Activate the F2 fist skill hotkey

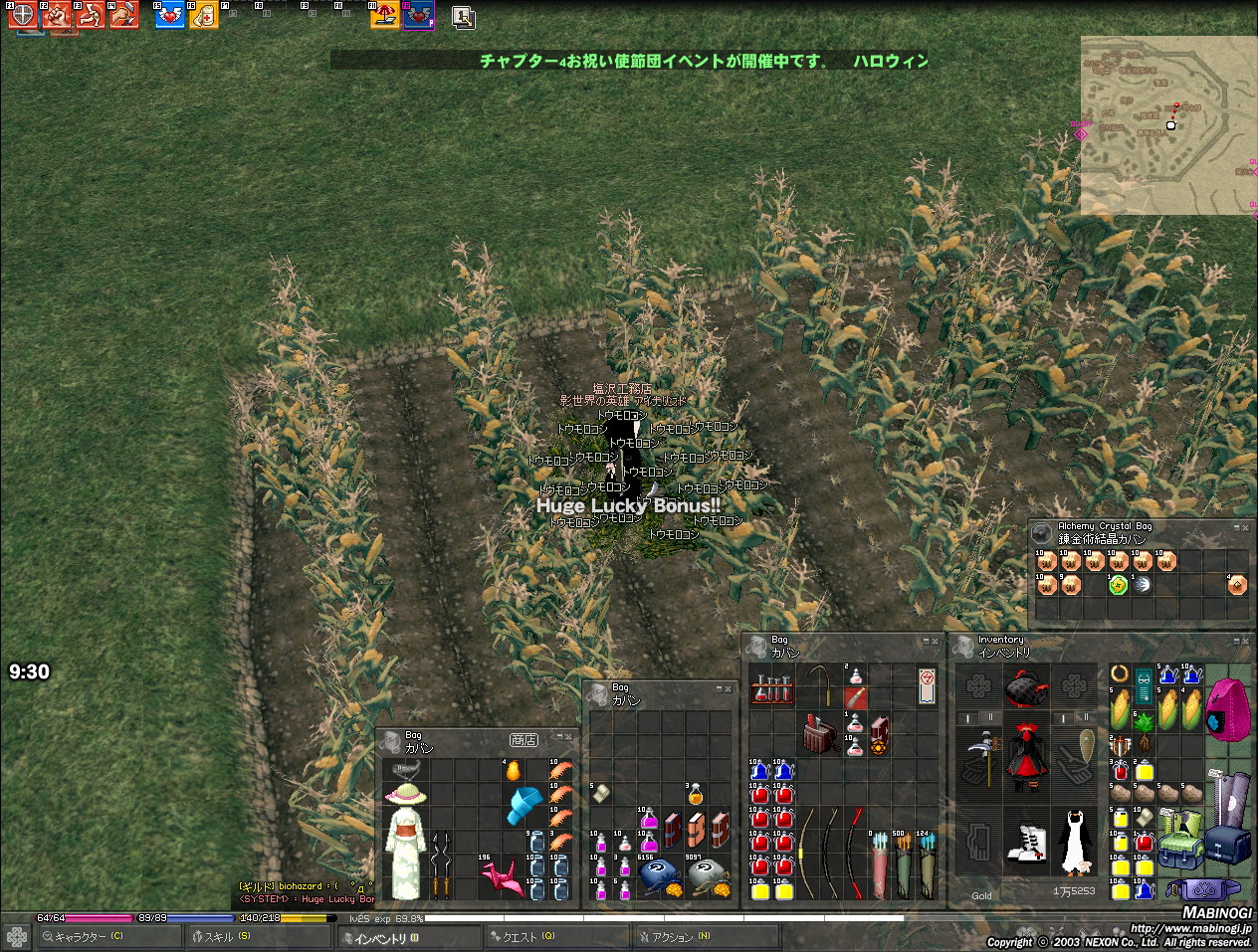(x=56, y=15)
